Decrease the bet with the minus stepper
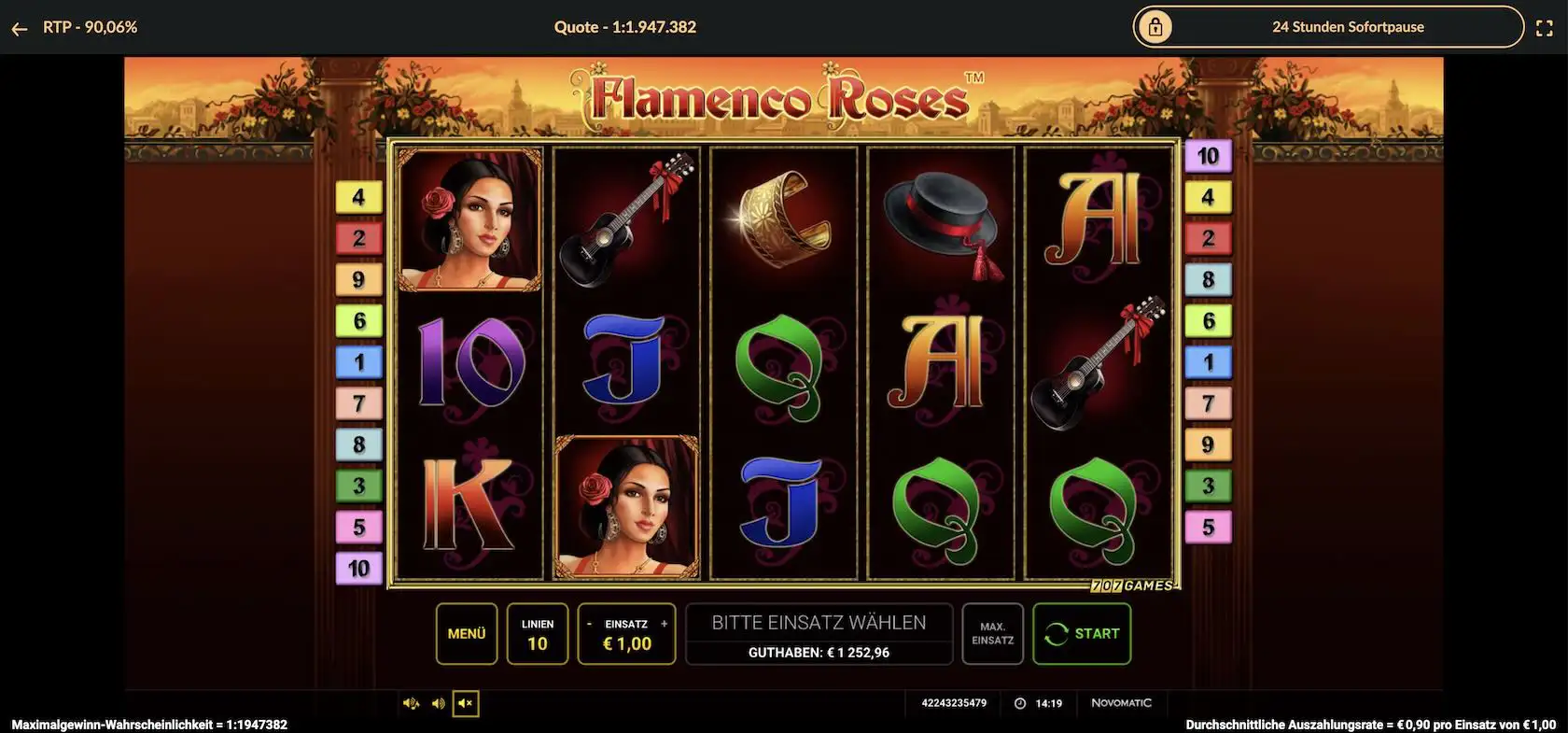The height and width of the screenshot is (733, 1568). pos(589,623)
